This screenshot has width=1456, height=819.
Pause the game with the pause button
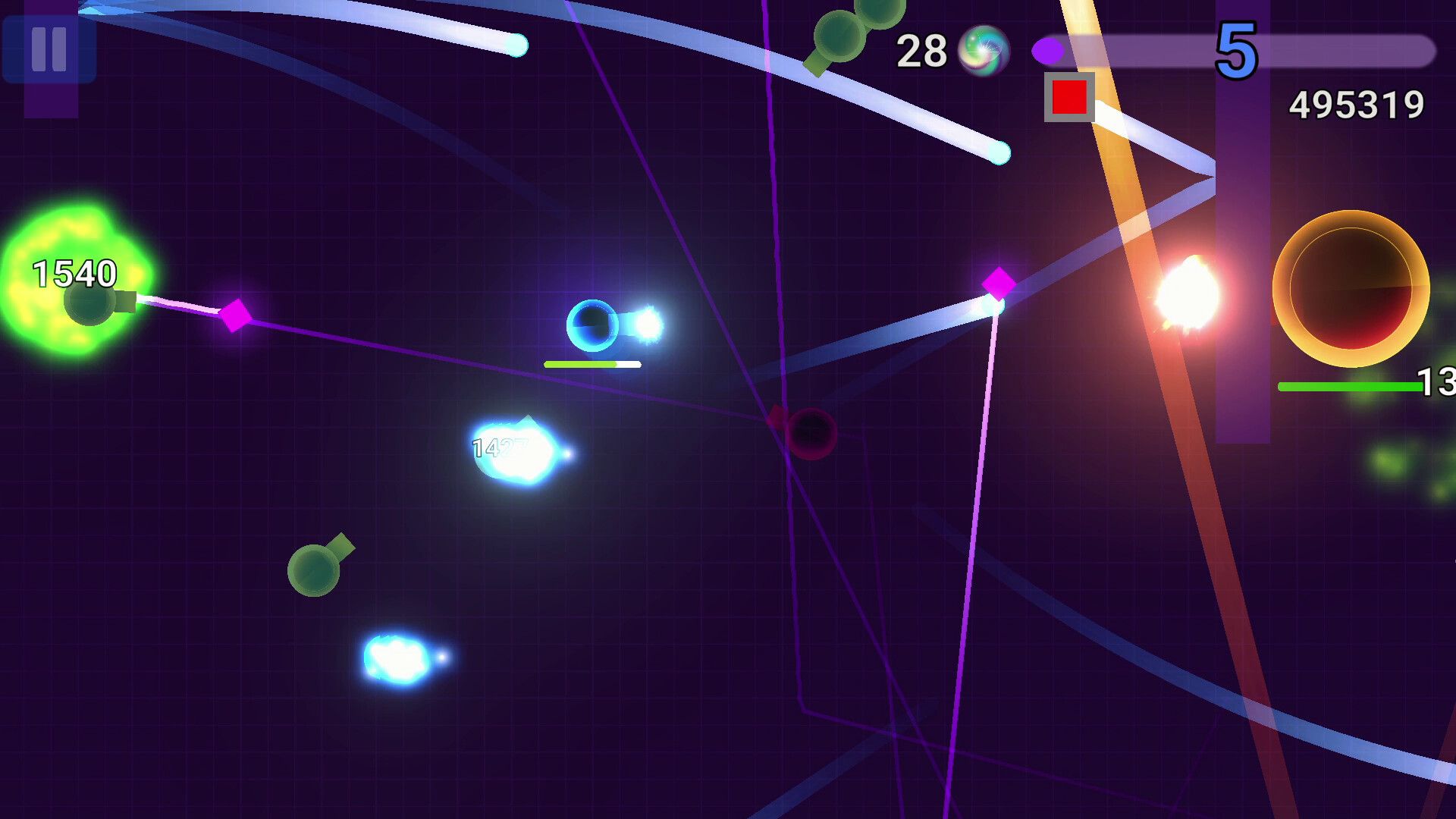[x=48, y=50]
